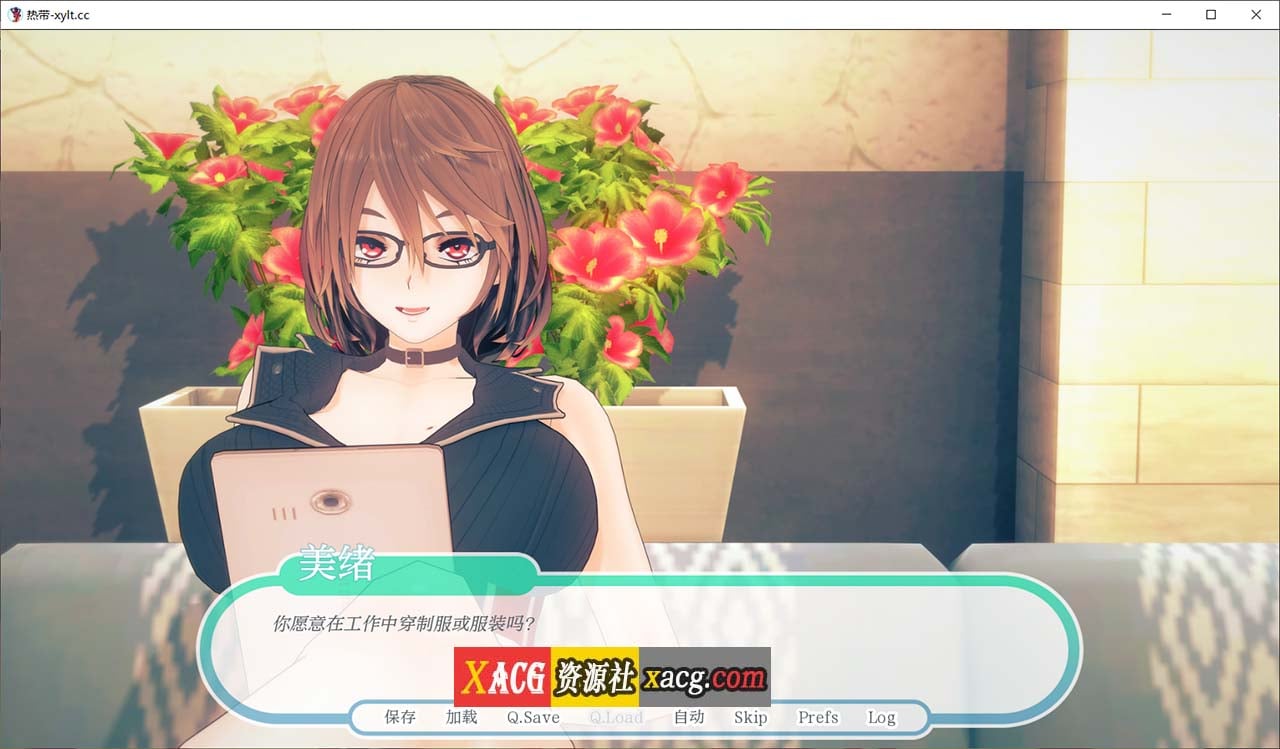Click the character name label 美绪
The height and width of the screenshot is (749, 1280).
337,566
